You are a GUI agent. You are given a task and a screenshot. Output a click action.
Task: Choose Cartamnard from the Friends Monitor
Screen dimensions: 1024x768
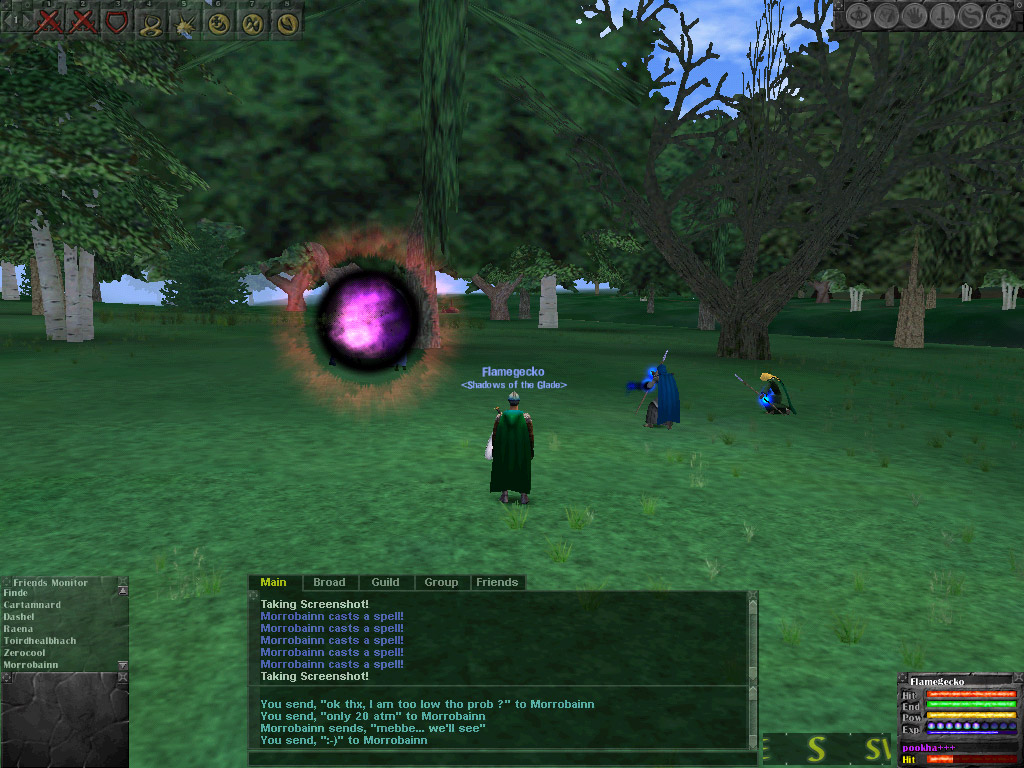32,605
